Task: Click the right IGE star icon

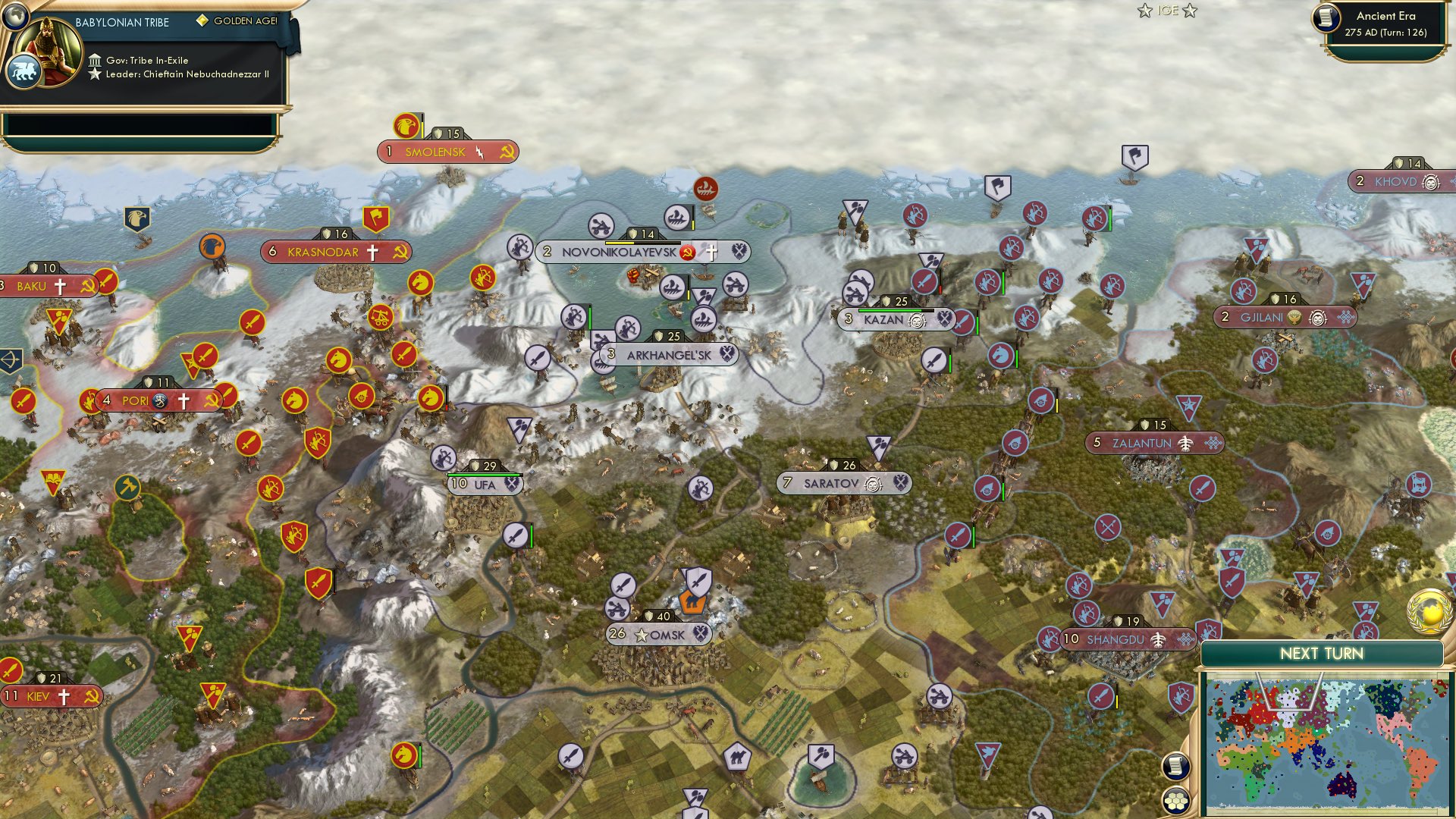Action: (x=1191, y=11)
